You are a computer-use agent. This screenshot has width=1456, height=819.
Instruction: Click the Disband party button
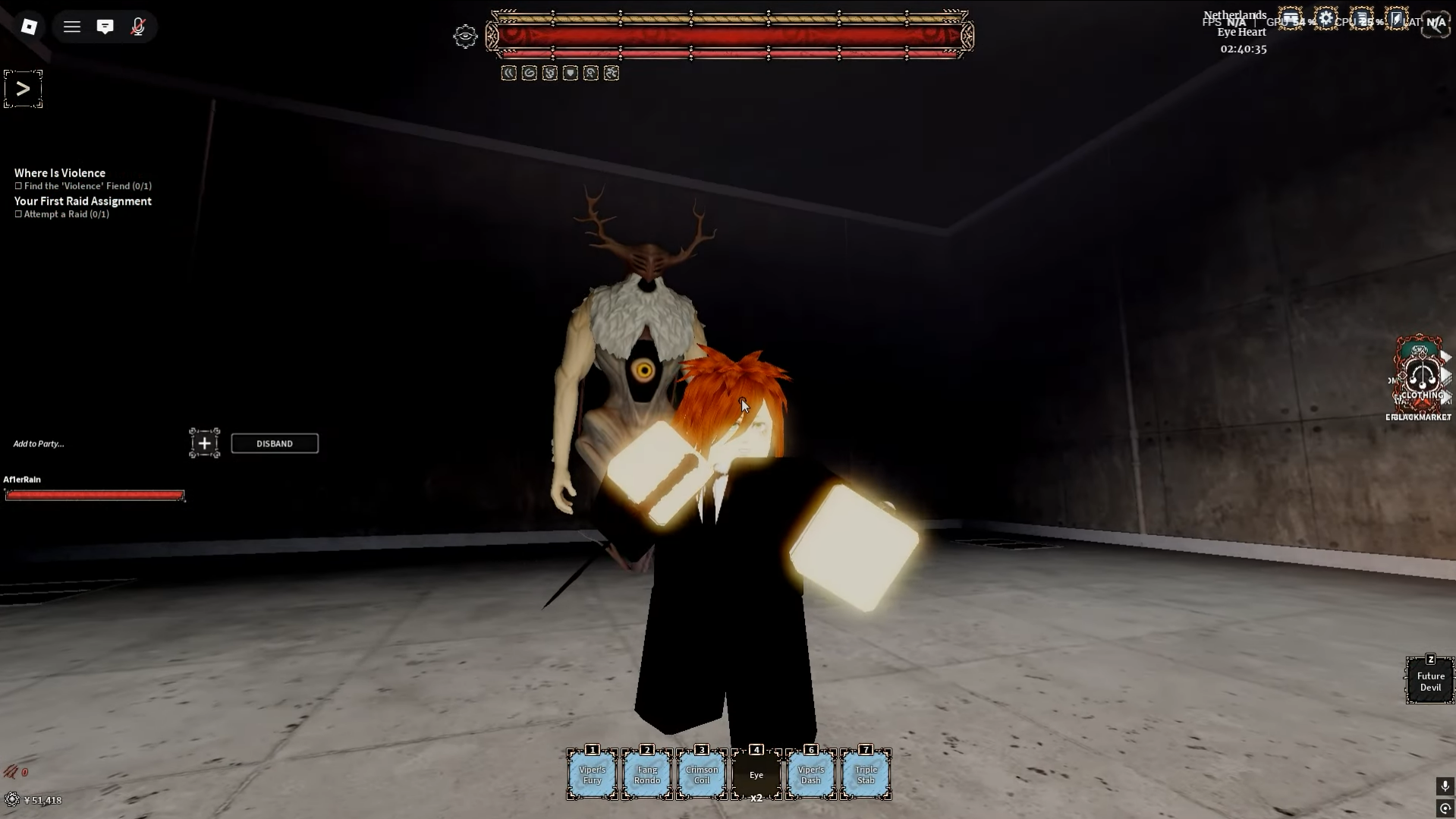click(275, 443)
